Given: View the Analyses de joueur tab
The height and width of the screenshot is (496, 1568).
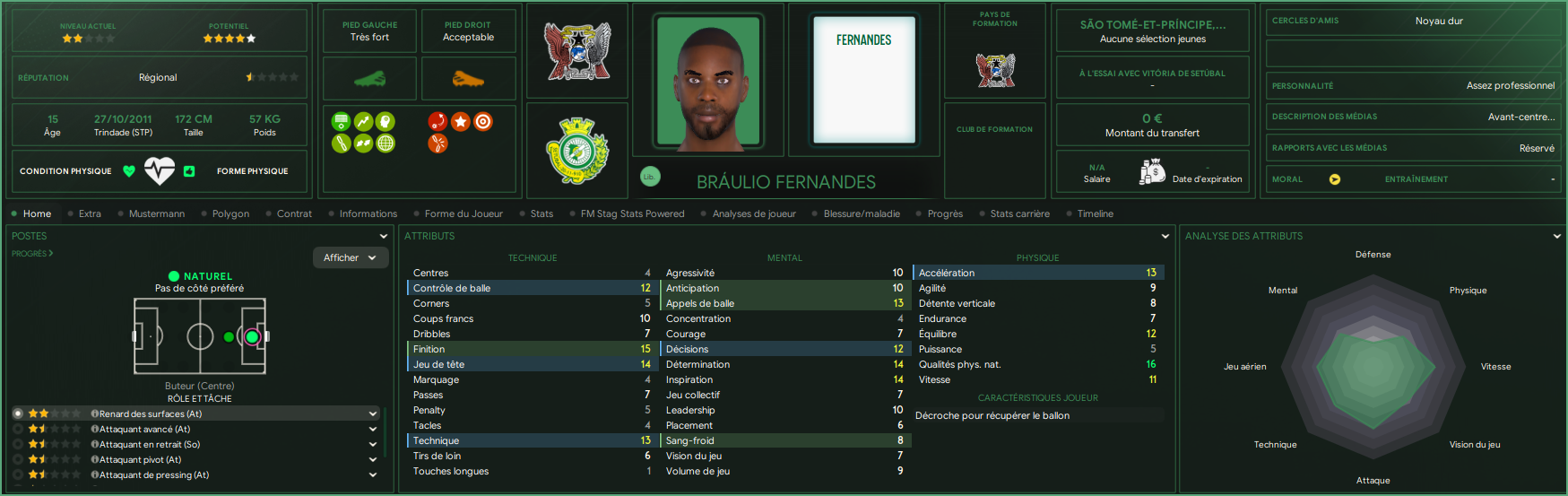Looking at the screenshot, I should (754, 213).
